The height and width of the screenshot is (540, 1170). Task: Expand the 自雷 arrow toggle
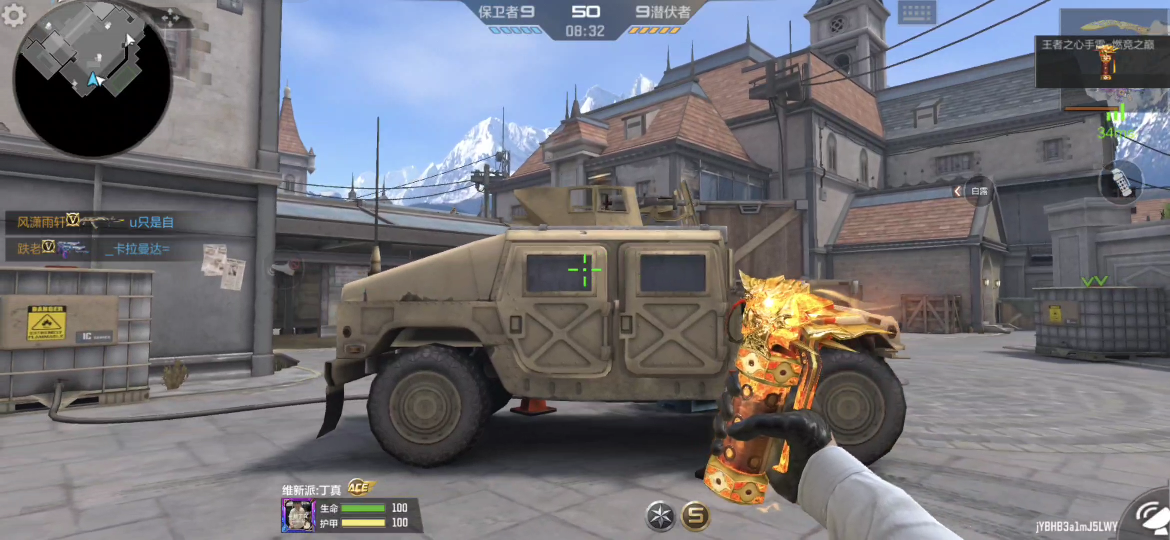[x=957, y=190]
